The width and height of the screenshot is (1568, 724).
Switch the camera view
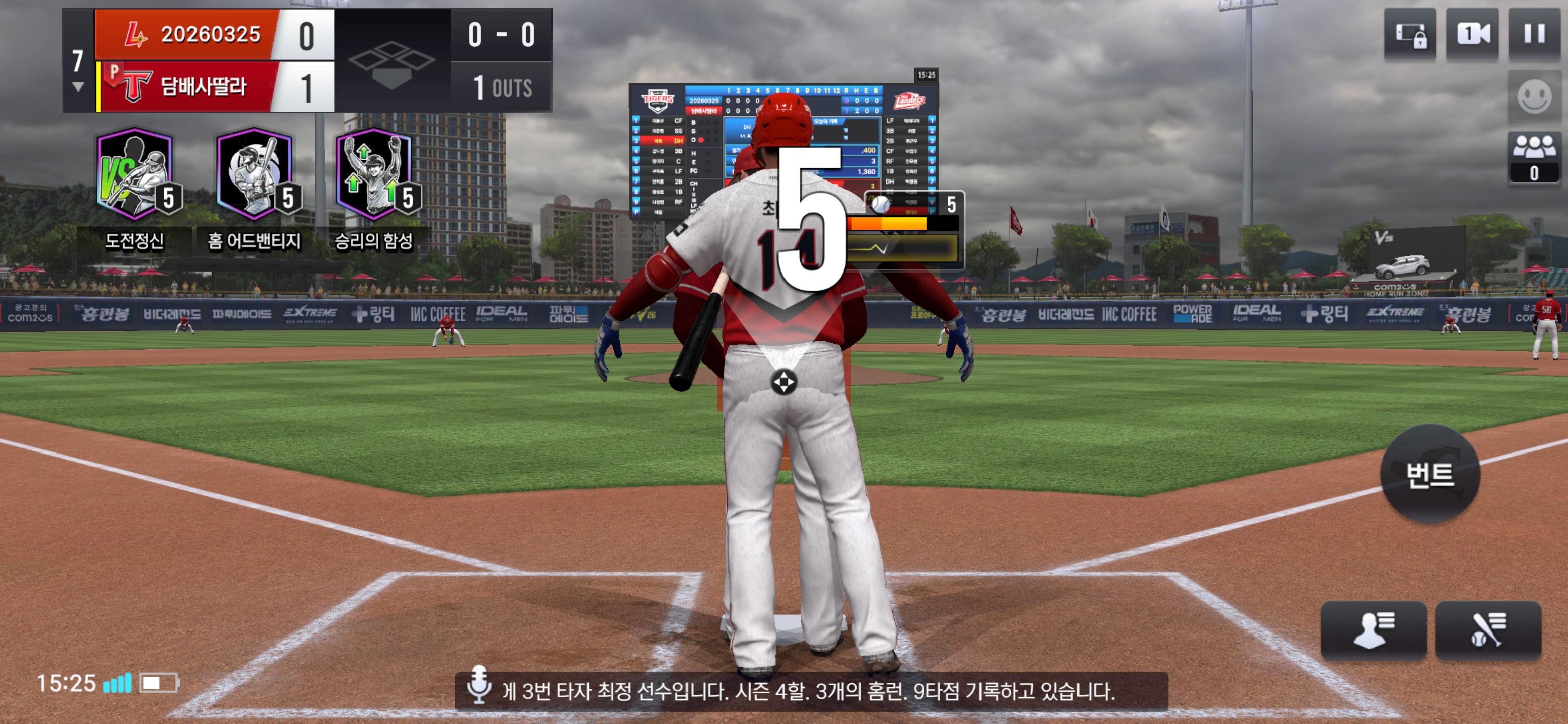(x=1472, y=34)
